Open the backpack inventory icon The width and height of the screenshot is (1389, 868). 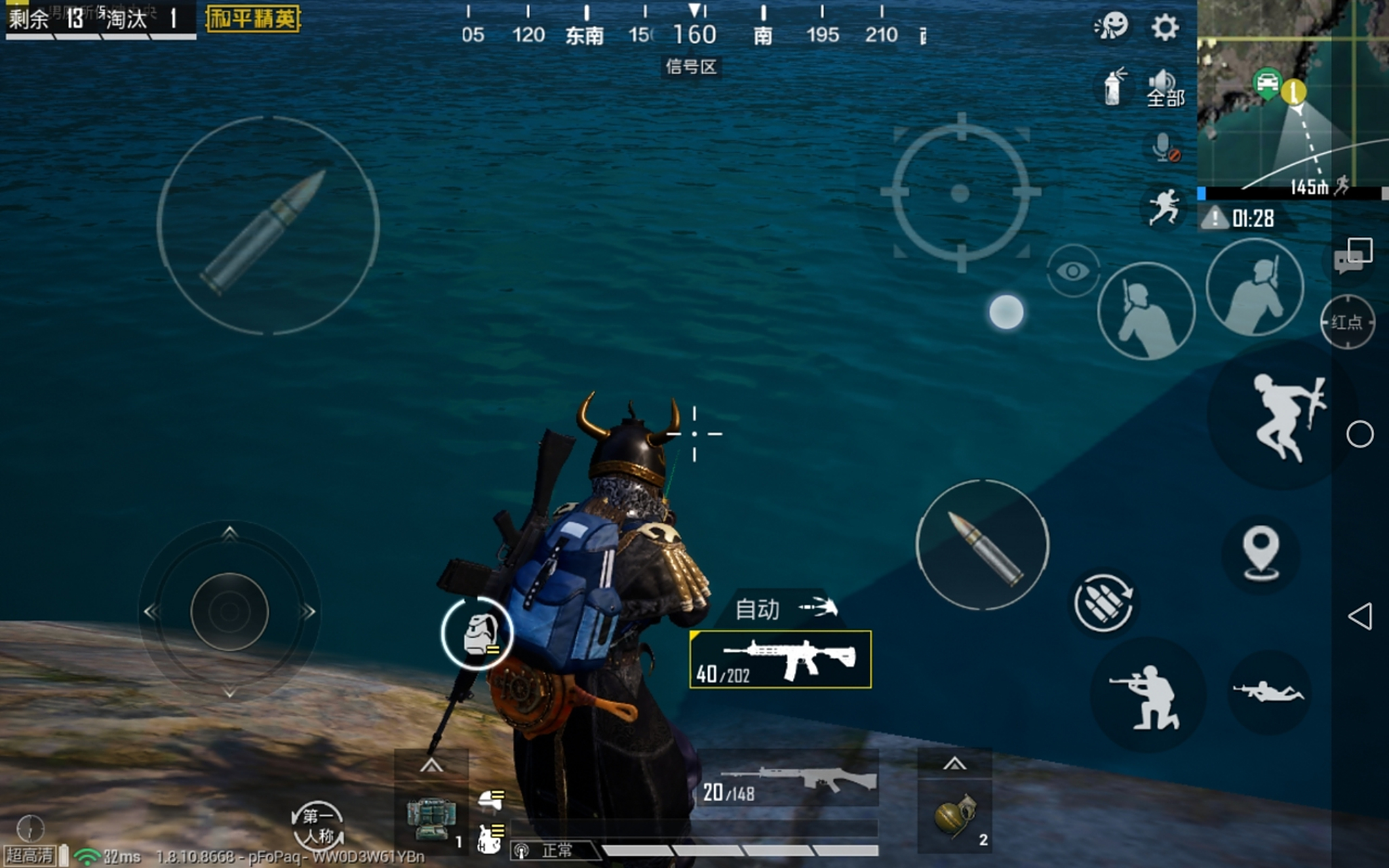(x=477, y=634)
